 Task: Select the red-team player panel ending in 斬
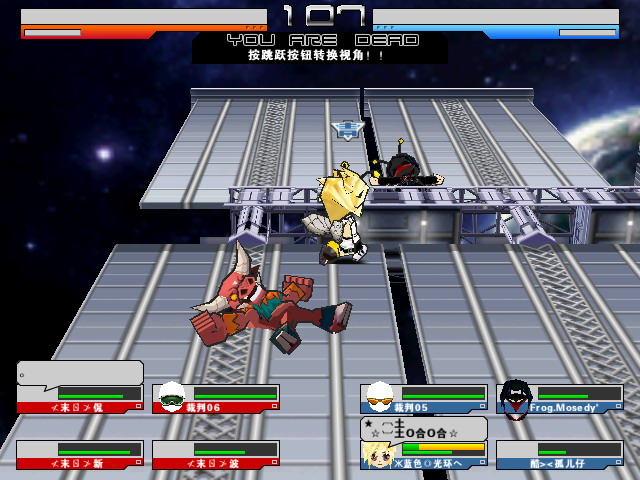tap(80, 455)
